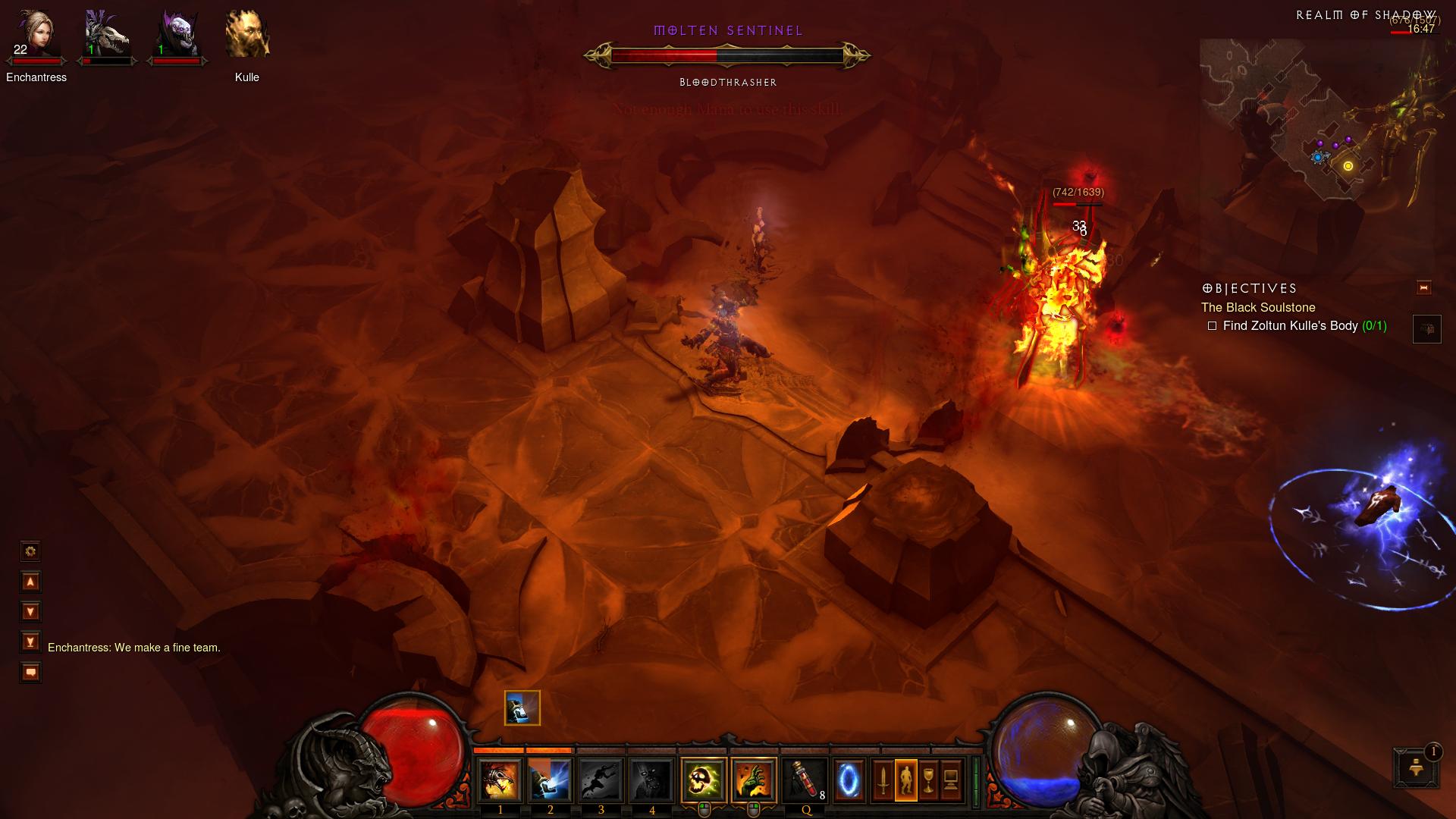
Task: Drink the red health potion
Action: (x=805, y=780)
